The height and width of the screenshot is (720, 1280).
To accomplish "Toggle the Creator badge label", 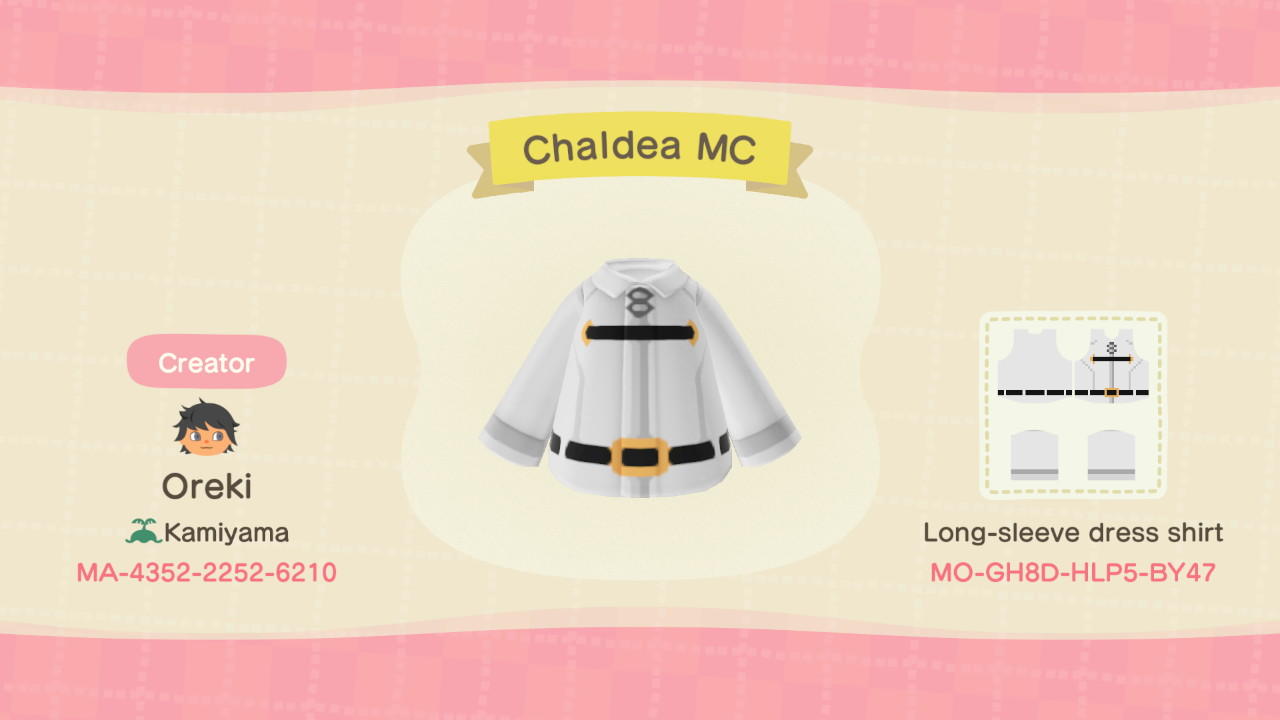I will point(206,361).
